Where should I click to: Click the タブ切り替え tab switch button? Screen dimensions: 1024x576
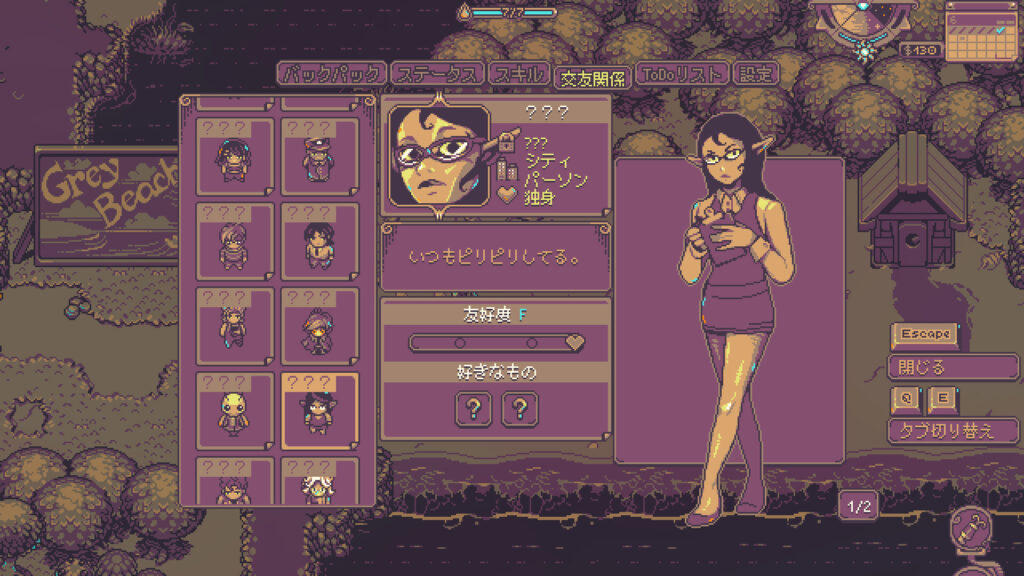point(952,431)
